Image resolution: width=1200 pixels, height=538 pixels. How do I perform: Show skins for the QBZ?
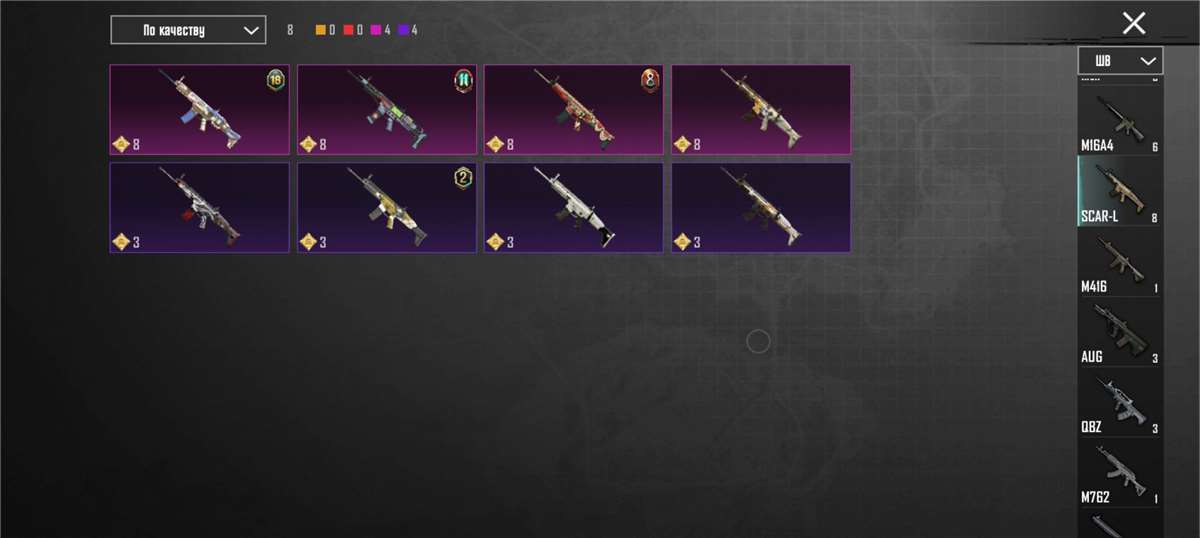click(x=1120, y=402)
